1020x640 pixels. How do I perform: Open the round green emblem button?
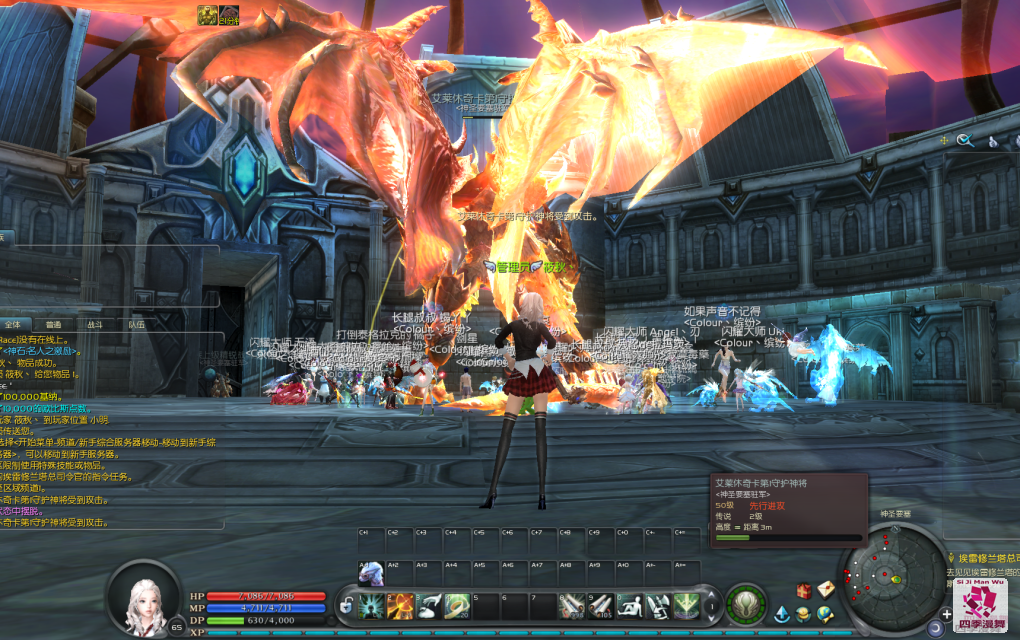[745, 604]
